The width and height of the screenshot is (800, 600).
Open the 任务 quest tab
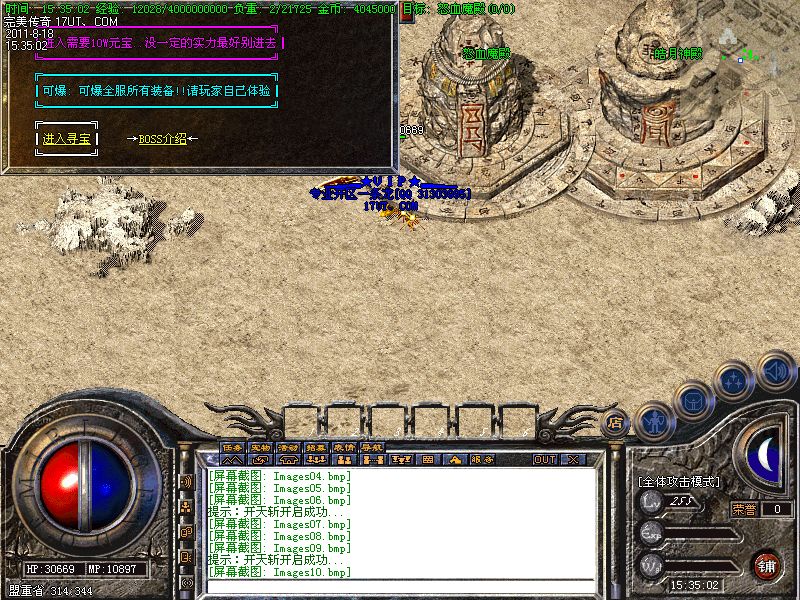232,447
